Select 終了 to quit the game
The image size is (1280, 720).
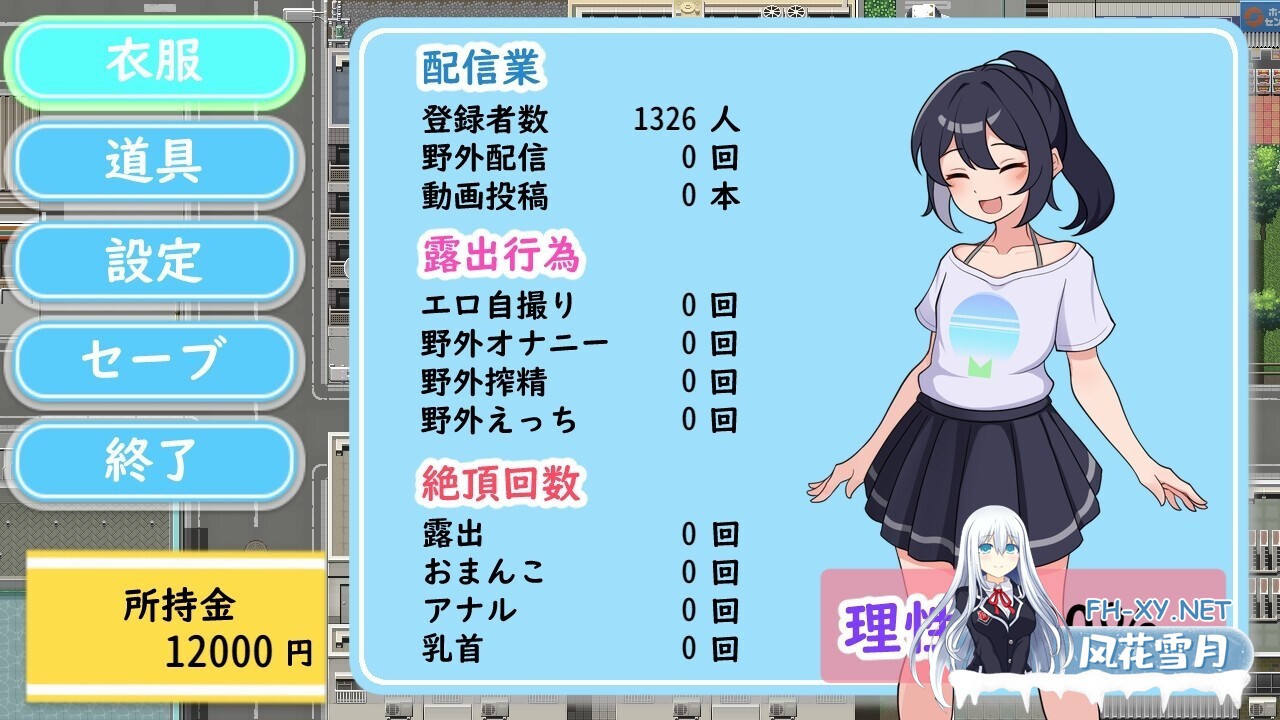click(155, 458)
